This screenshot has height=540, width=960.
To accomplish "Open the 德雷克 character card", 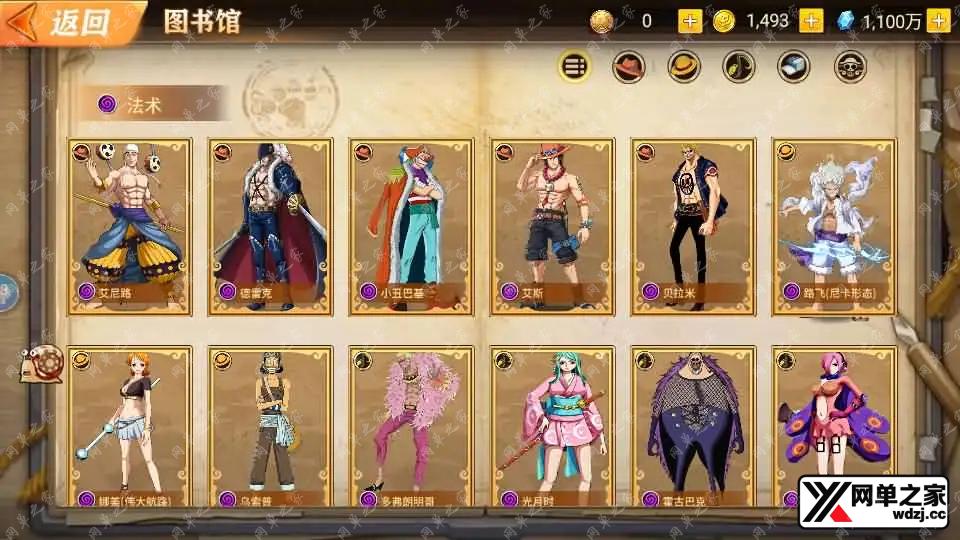I will [270, 225].
